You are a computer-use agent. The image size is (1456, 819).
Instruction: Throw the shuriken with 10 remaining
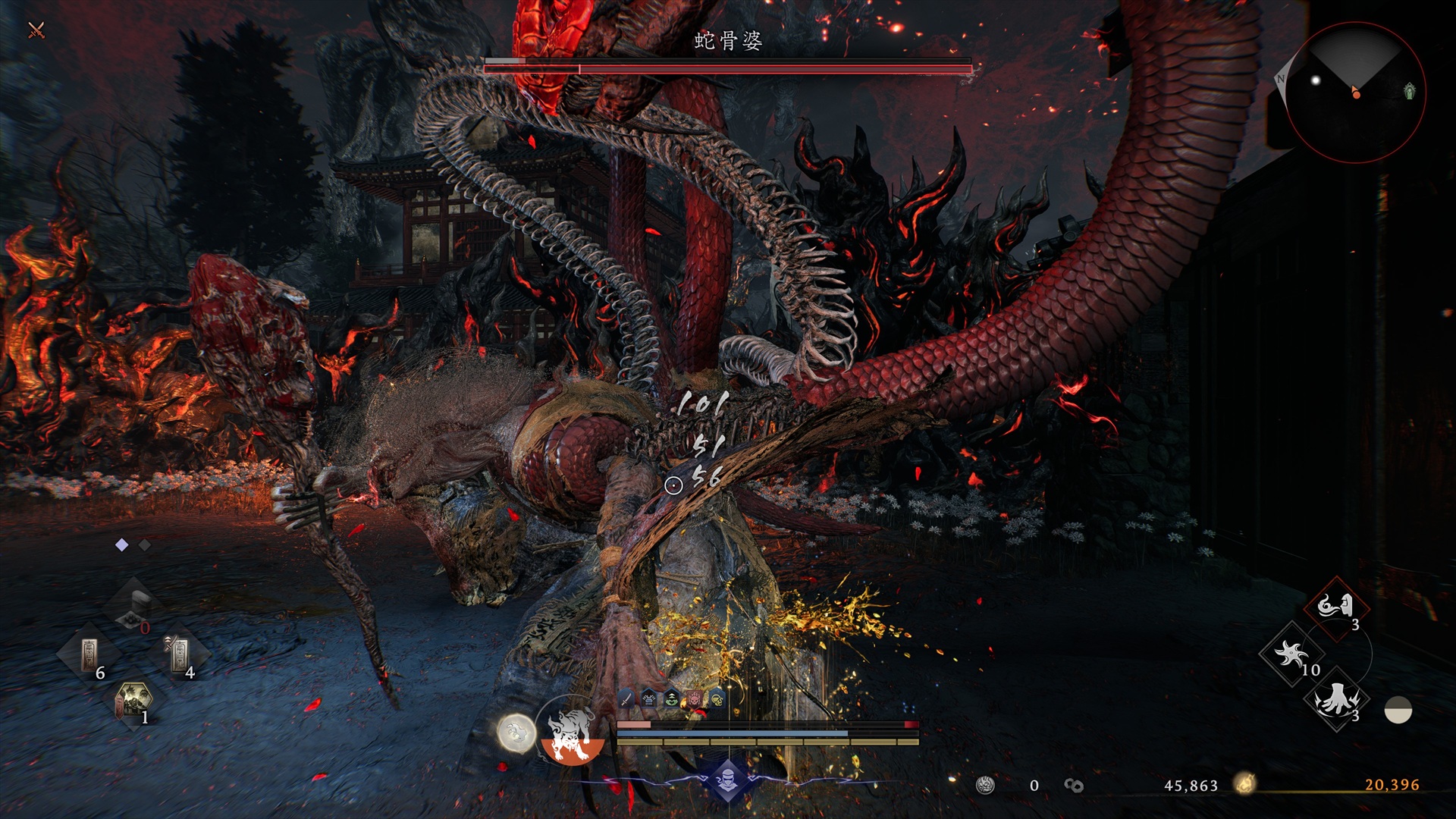click(1291, 654)
